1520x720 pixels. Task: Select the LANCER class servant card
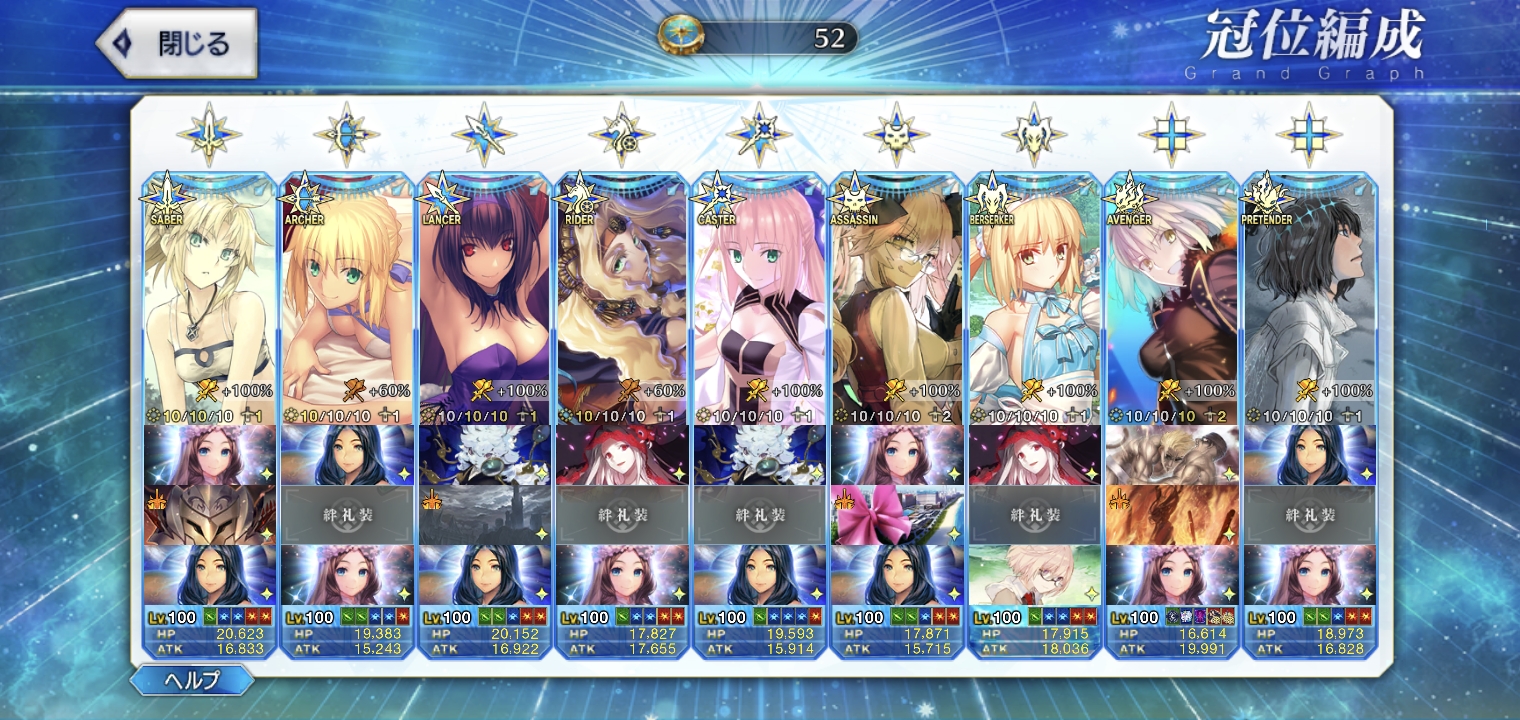coord(484,300)
